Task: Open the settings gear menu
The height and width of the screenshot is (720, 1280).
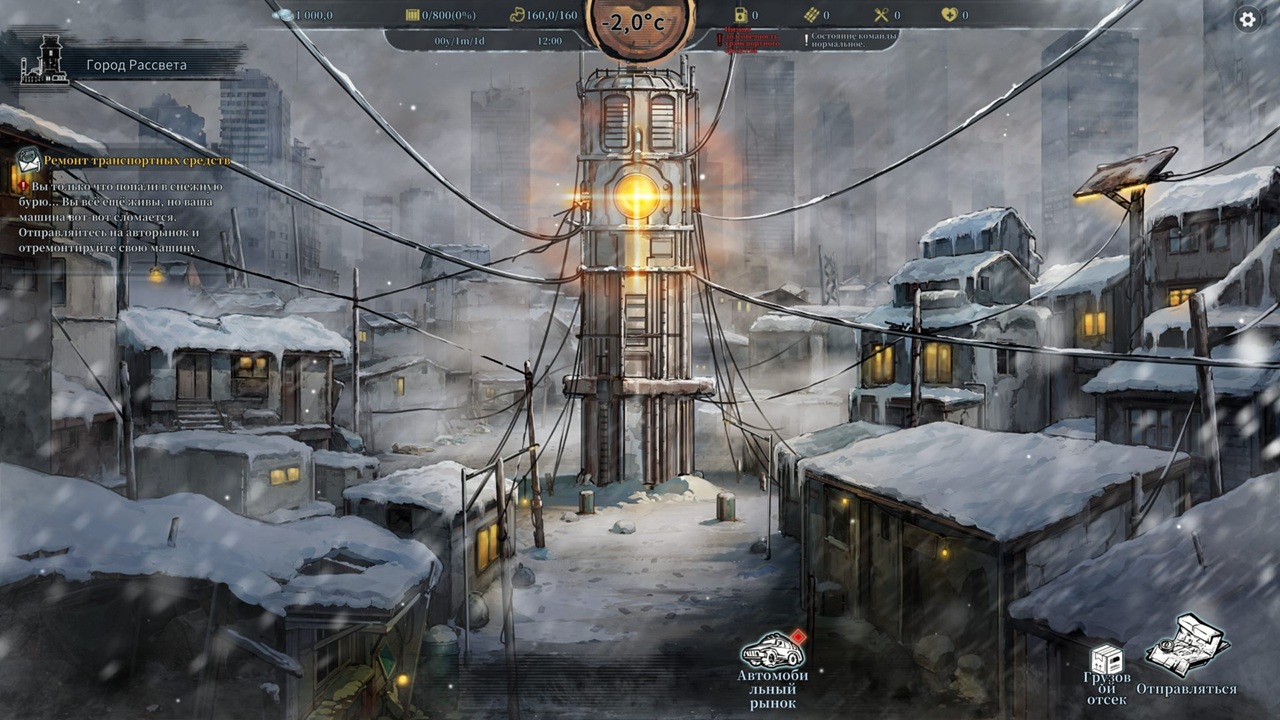Action: 1247,17
